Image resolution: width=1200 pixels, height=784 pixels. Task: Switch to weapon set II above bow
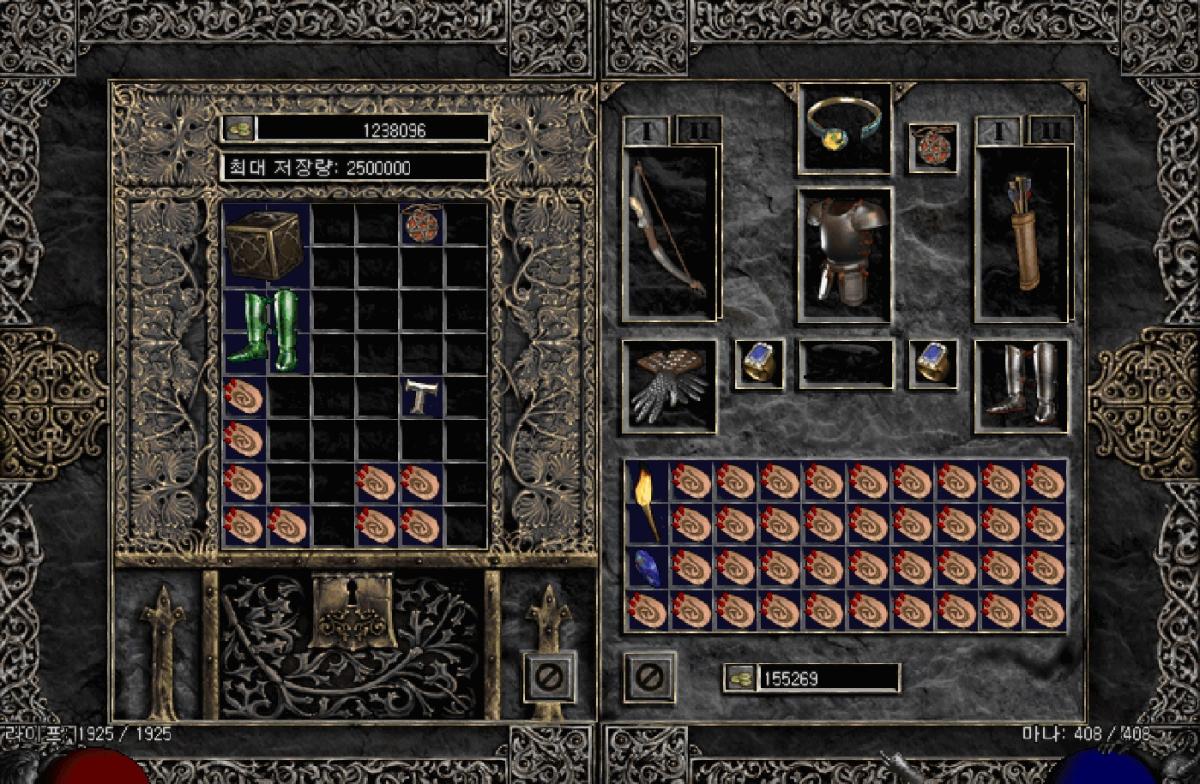(697, 130)
